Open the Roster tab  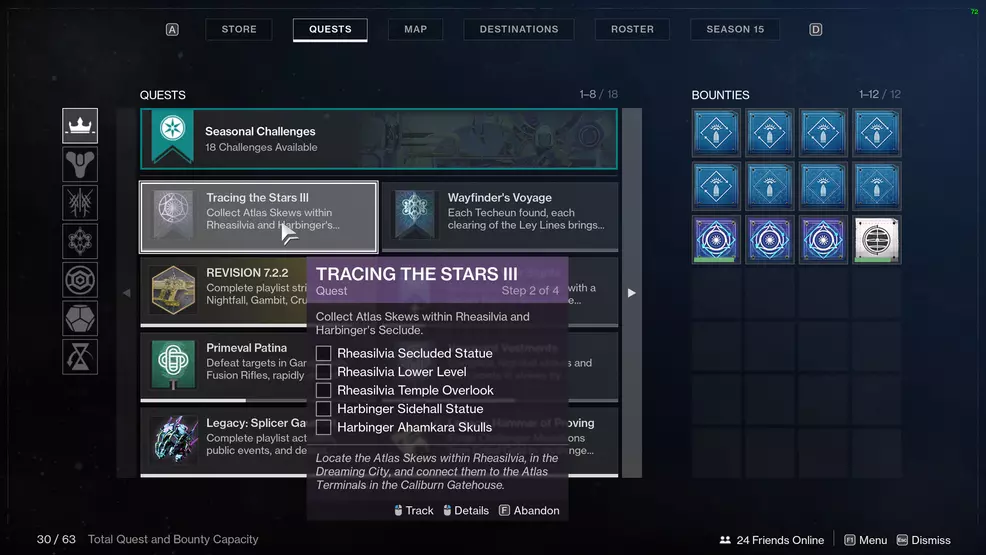point(632,29)
